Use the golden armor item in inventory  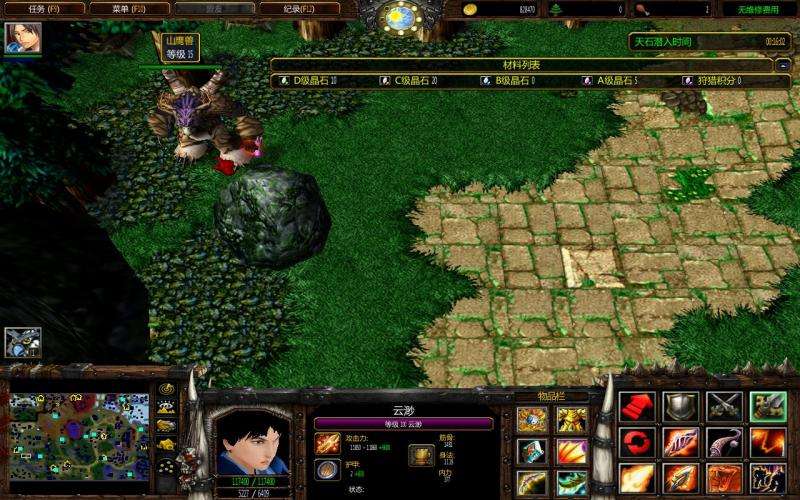click(572, 420)
